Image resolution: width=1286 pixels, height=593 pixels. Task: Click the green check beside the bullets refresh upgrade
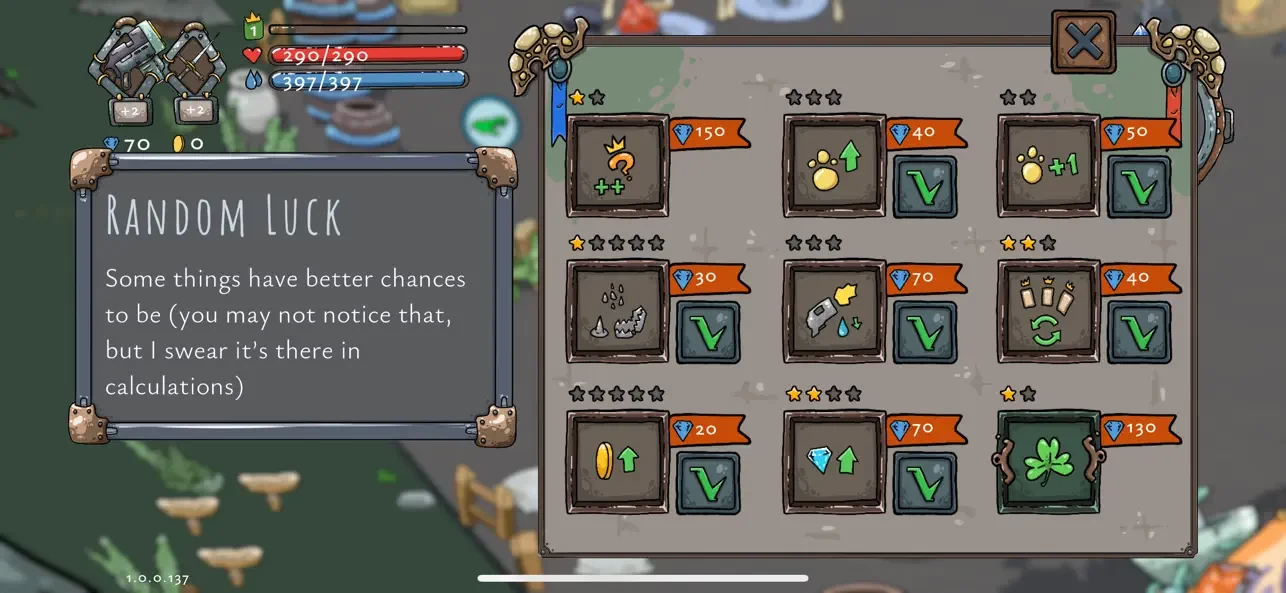pyautogui.click(x=1139, y=333)
